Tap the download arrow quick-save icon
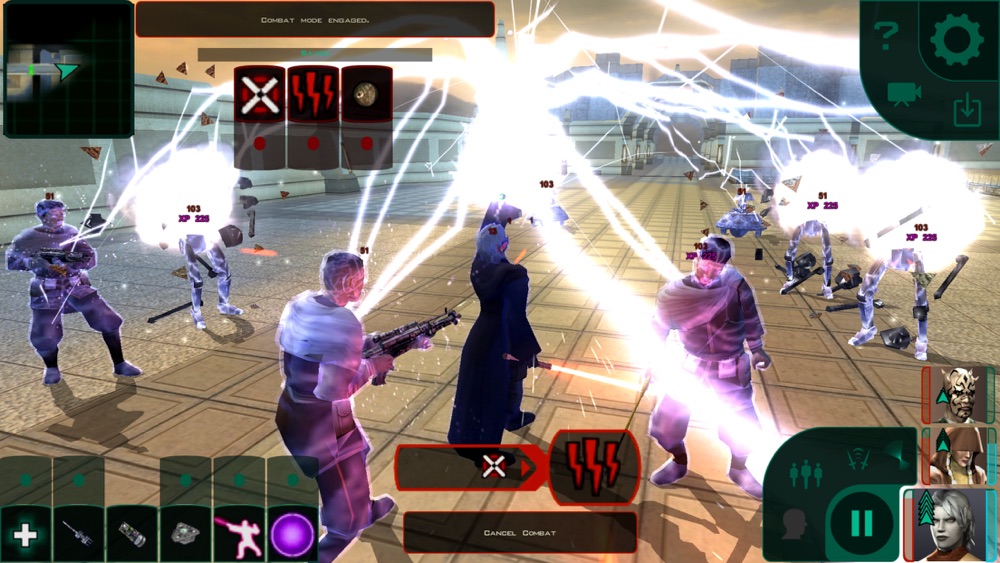 coord(967,110)
